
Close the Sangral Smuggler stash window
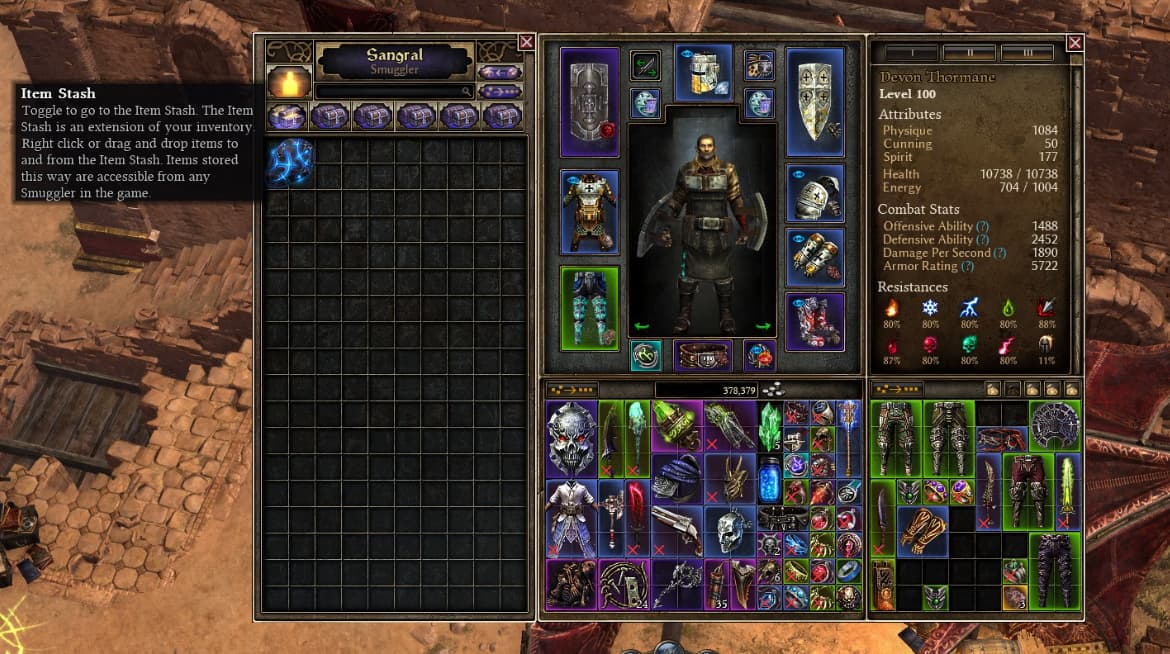tap(526, 42)
